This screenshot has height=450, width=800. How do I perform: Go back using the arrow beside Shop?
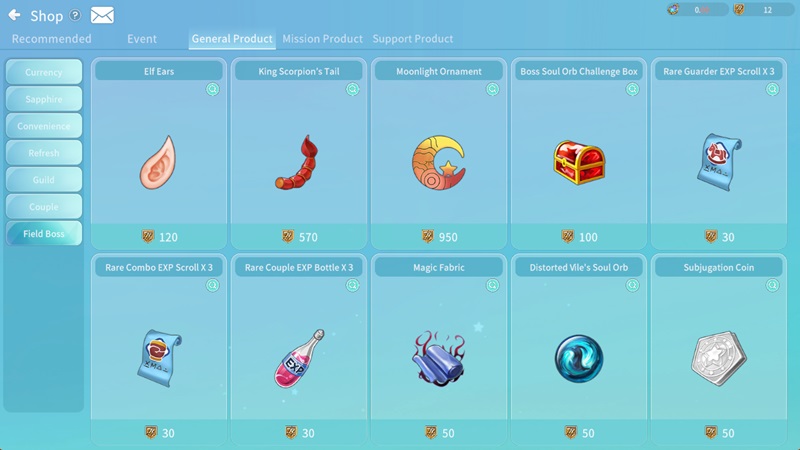[x=15, y=16]
